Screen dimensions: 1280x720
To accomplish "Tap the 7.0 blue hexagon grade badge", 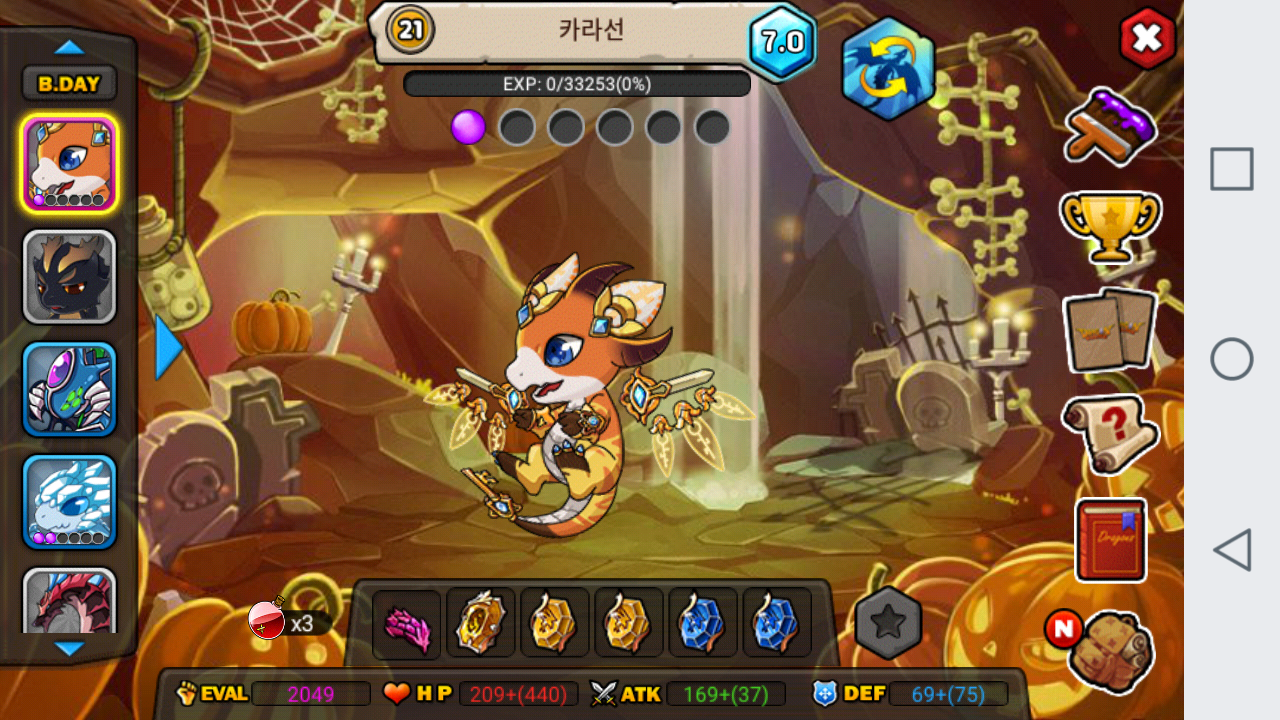I will (x=782, y=42).
